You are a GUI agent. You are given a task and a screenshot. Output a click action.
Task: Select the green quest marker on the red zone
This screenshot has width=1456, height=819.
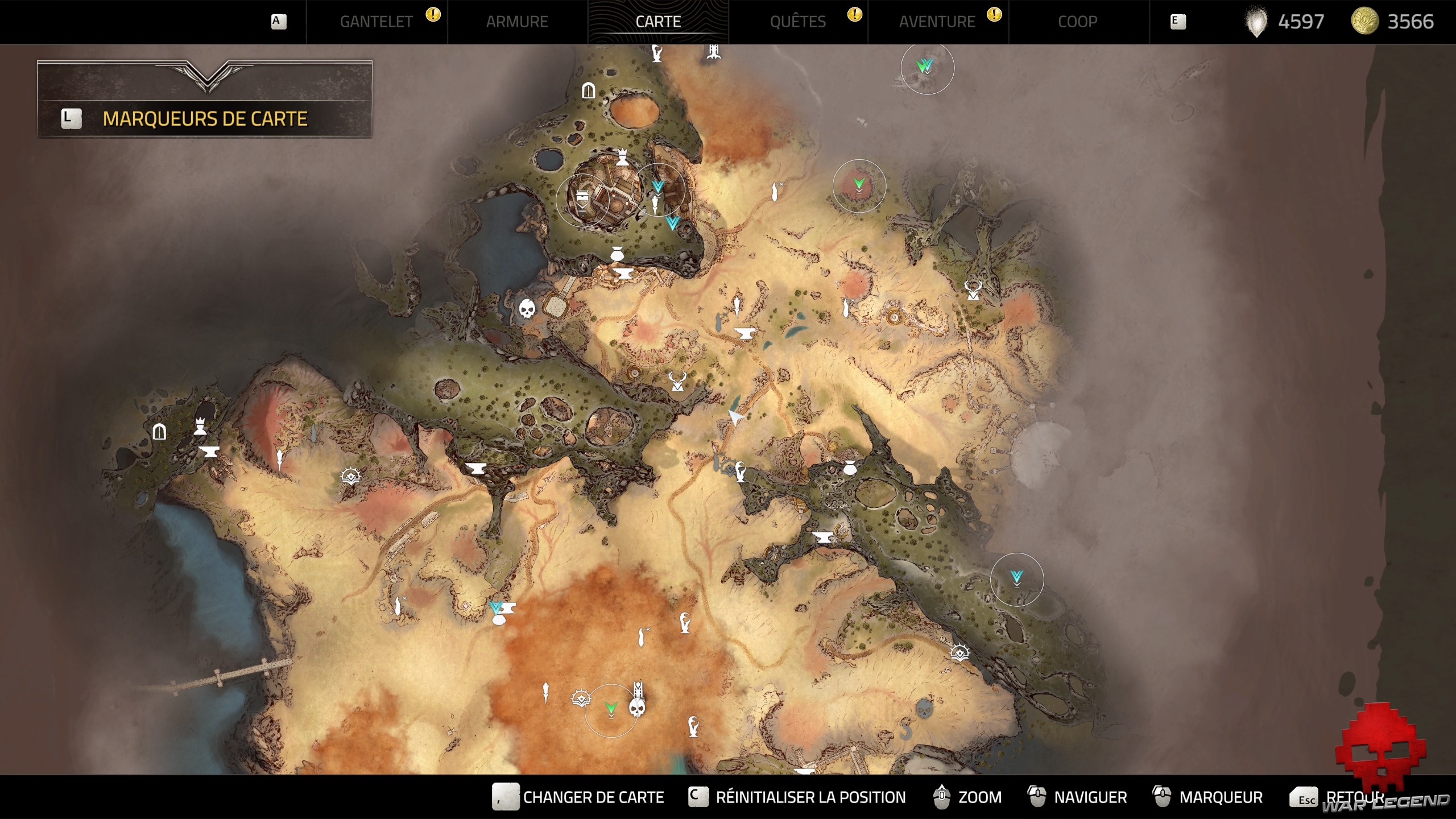pos(859,184)
